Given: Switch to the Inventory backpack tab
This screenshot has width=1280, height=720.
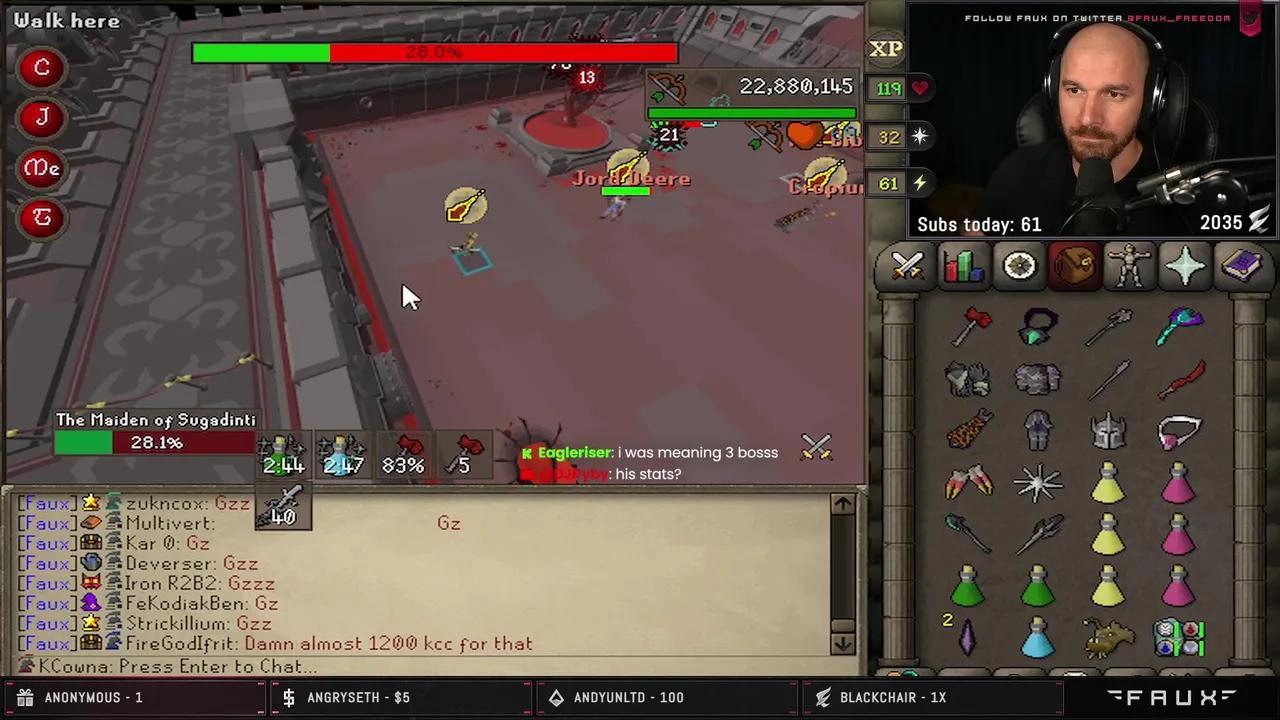Looking at the screenshot, I should (x=1074, y=264).
